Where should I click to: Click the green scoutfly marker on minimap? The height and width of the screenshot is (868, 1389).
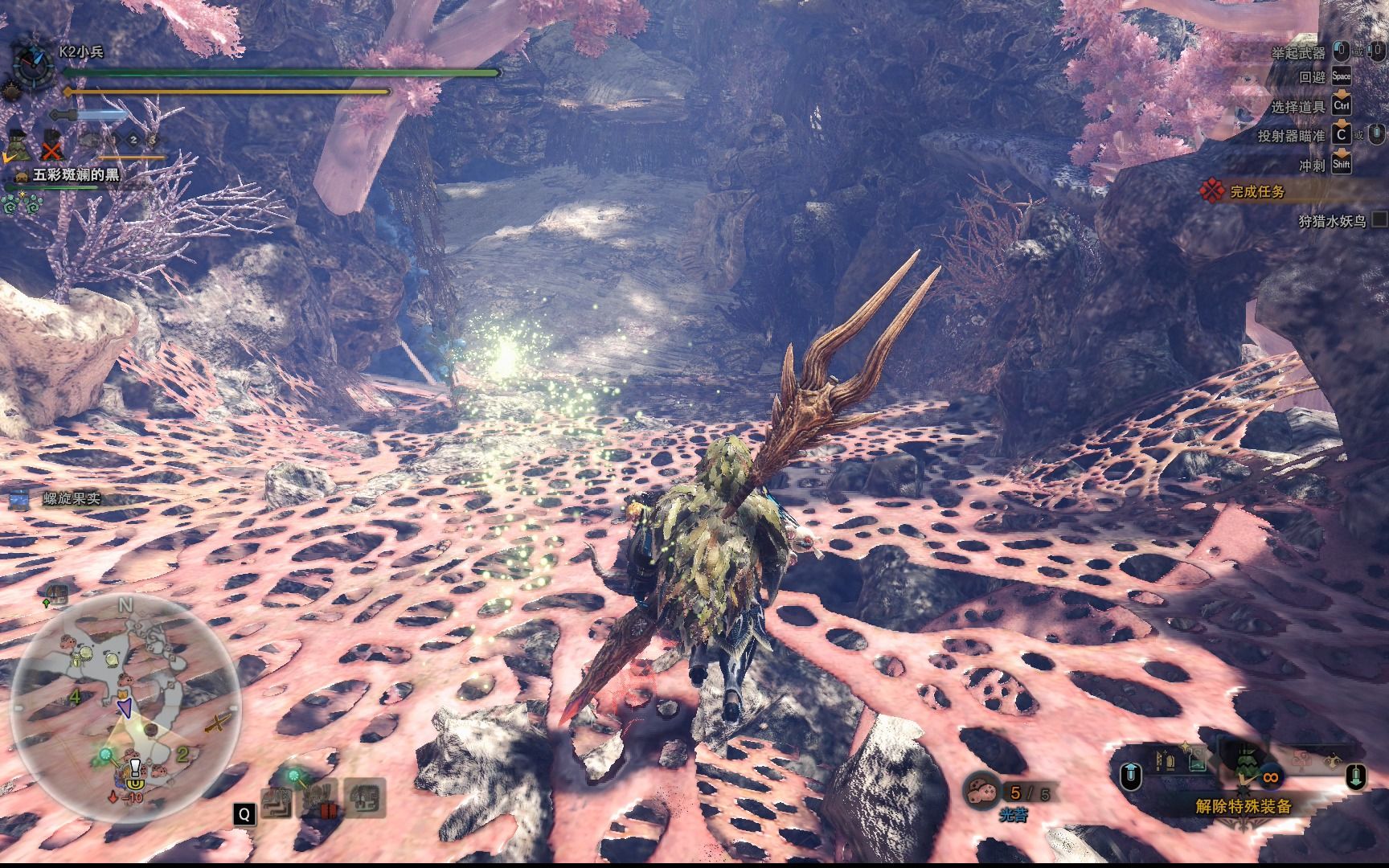105,755
